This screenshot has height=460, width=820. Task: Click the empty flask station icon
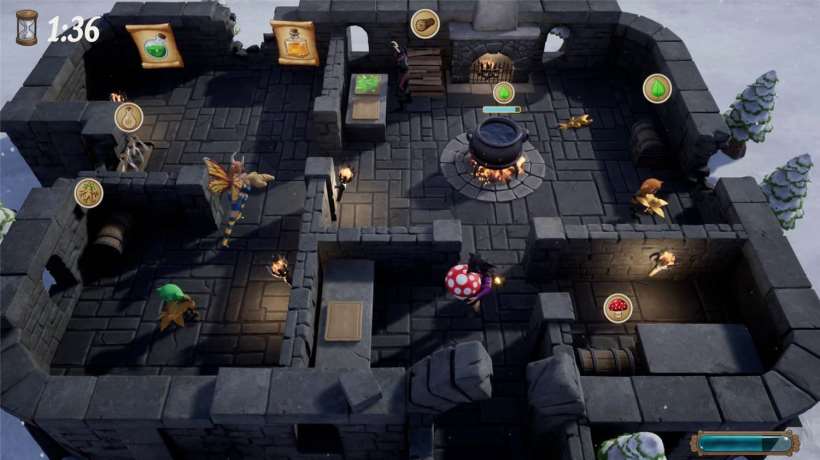(x=128, y=117)
